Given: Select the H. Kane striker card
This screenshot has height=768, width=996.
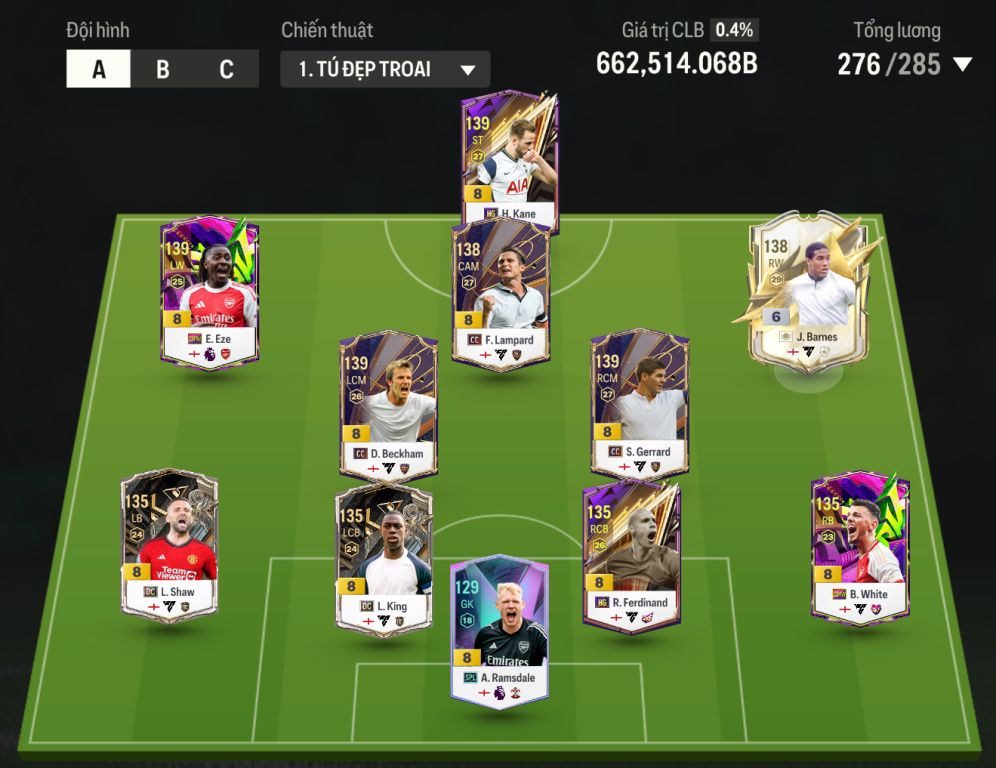Looking at the screenshot, I should tap(509, 162).
